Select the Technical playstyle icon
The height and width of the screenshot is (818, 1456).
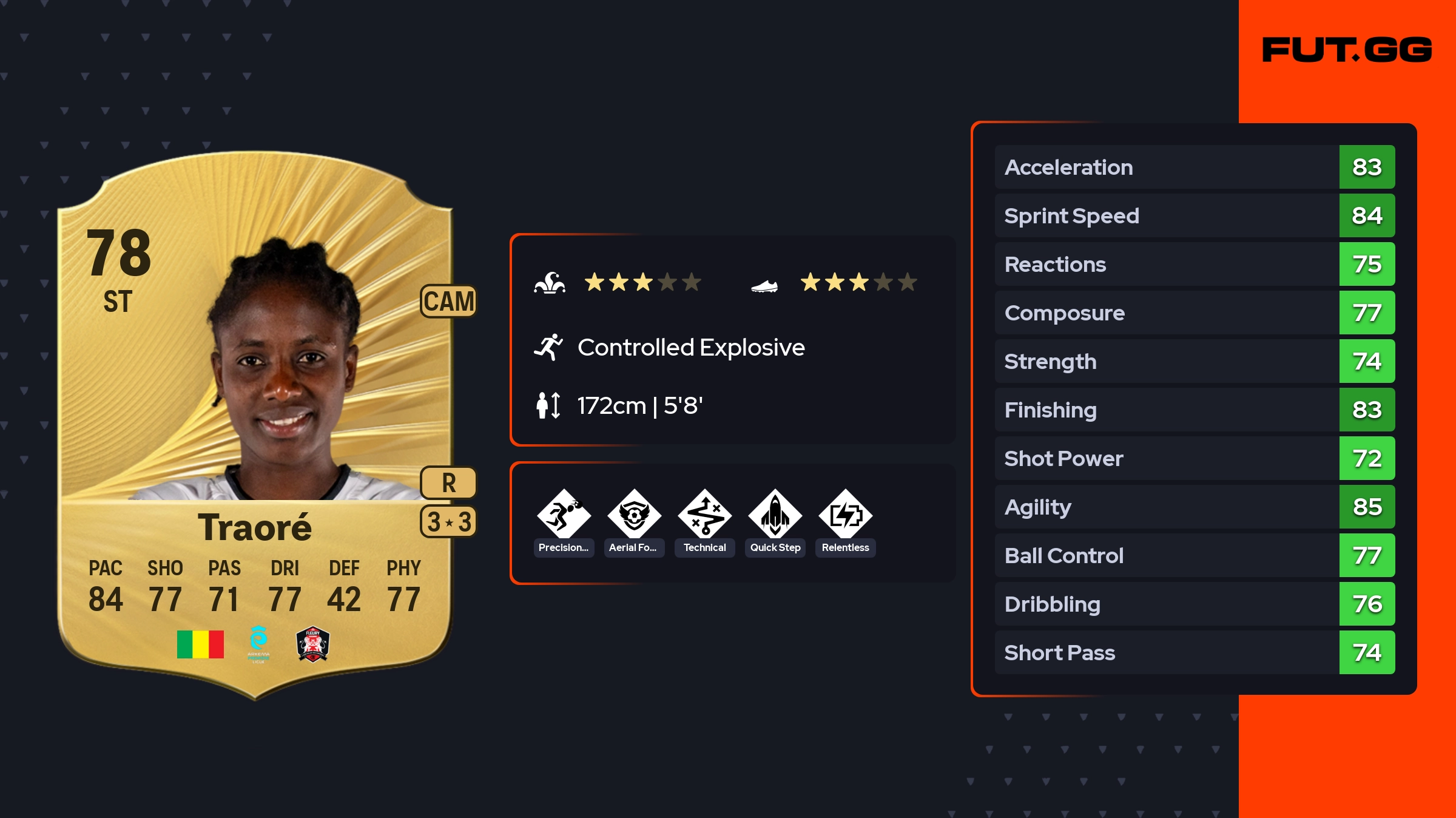(x=704, y=516)
